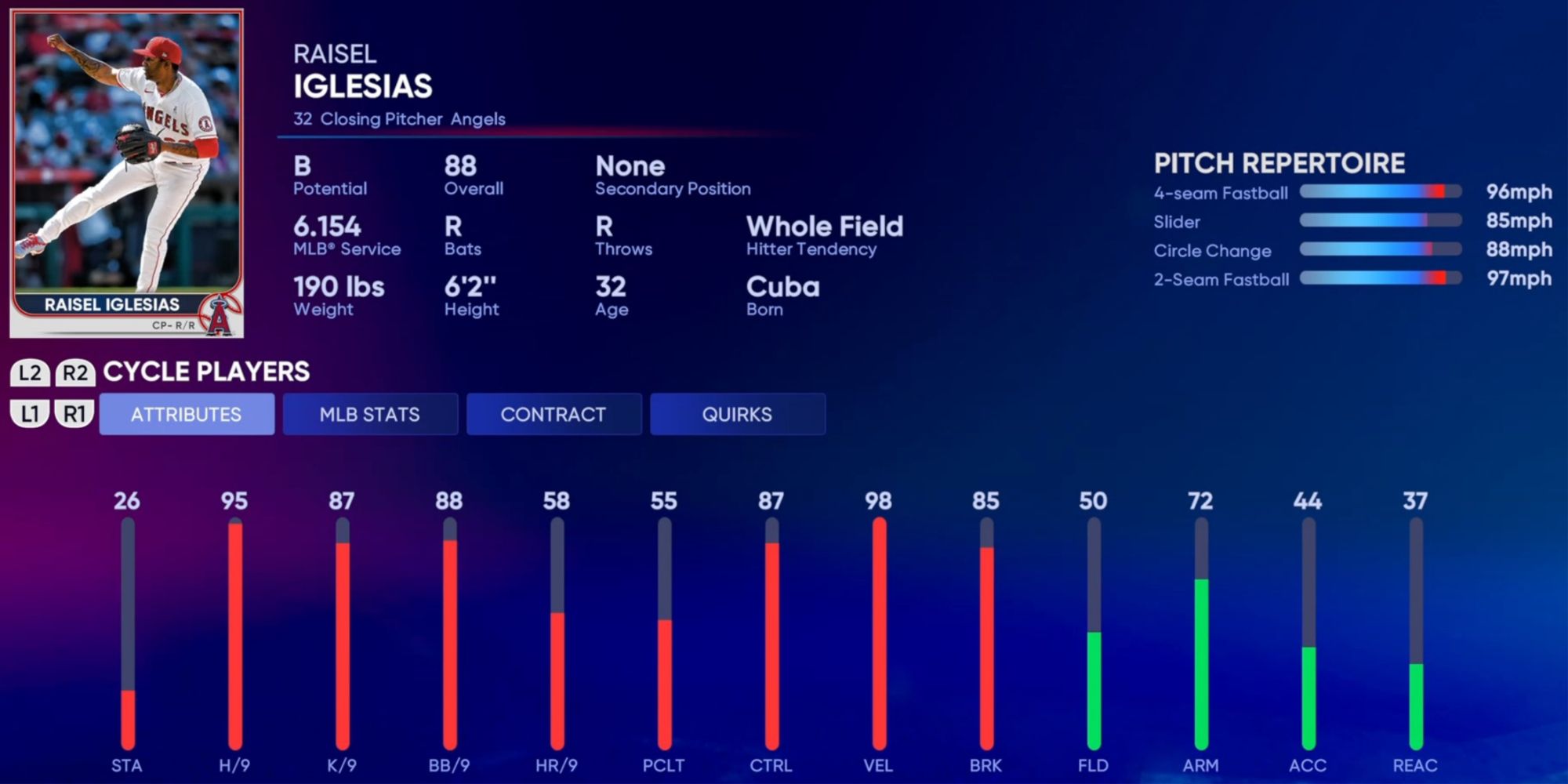Select the Contract tab
The width and height of the screenshot is (1568, 784).
pos(554,414)
